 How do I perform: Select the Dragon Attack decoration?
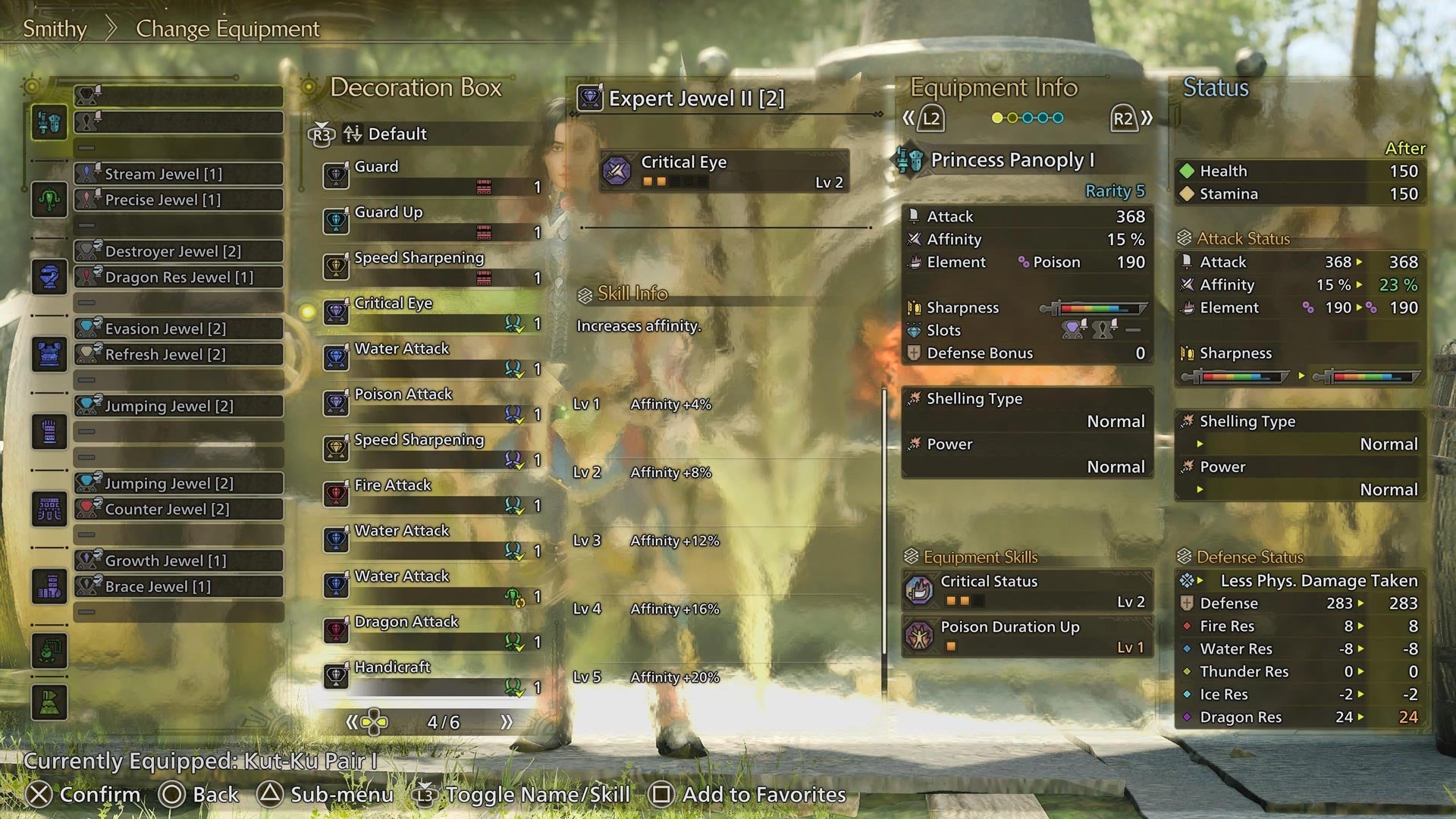[x=432, y=631]
